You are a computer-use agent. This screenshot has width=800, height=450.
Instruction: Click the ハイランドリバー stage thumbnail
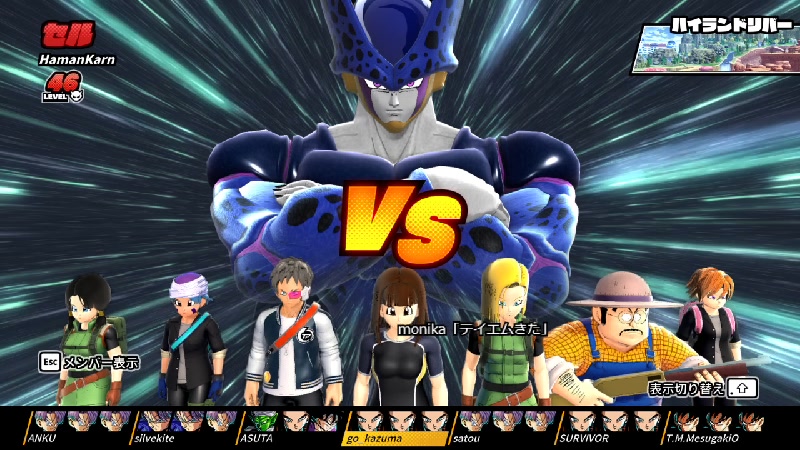coord(712,45)
